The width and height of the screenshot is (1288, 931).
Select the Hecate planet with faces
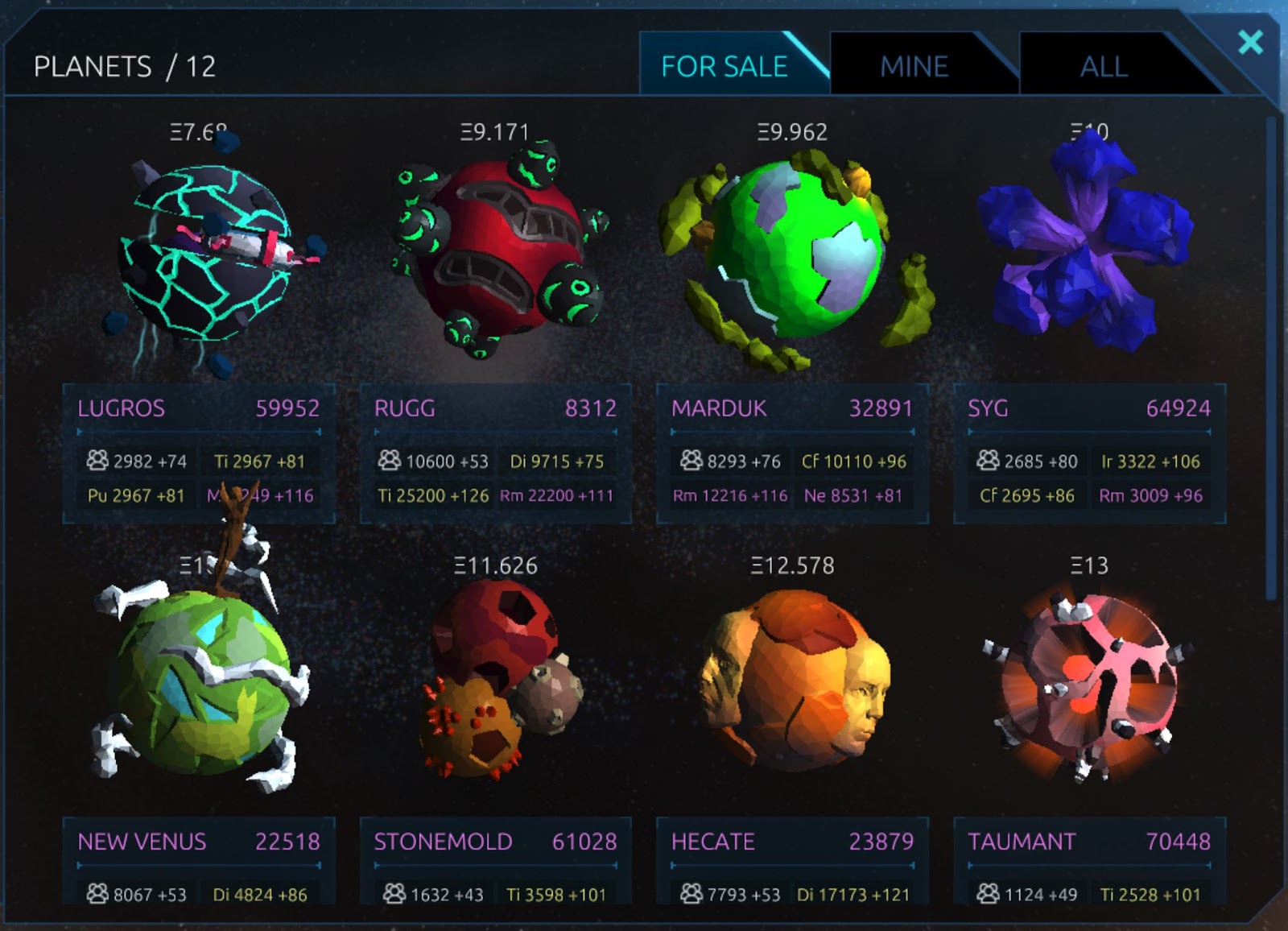792,685
